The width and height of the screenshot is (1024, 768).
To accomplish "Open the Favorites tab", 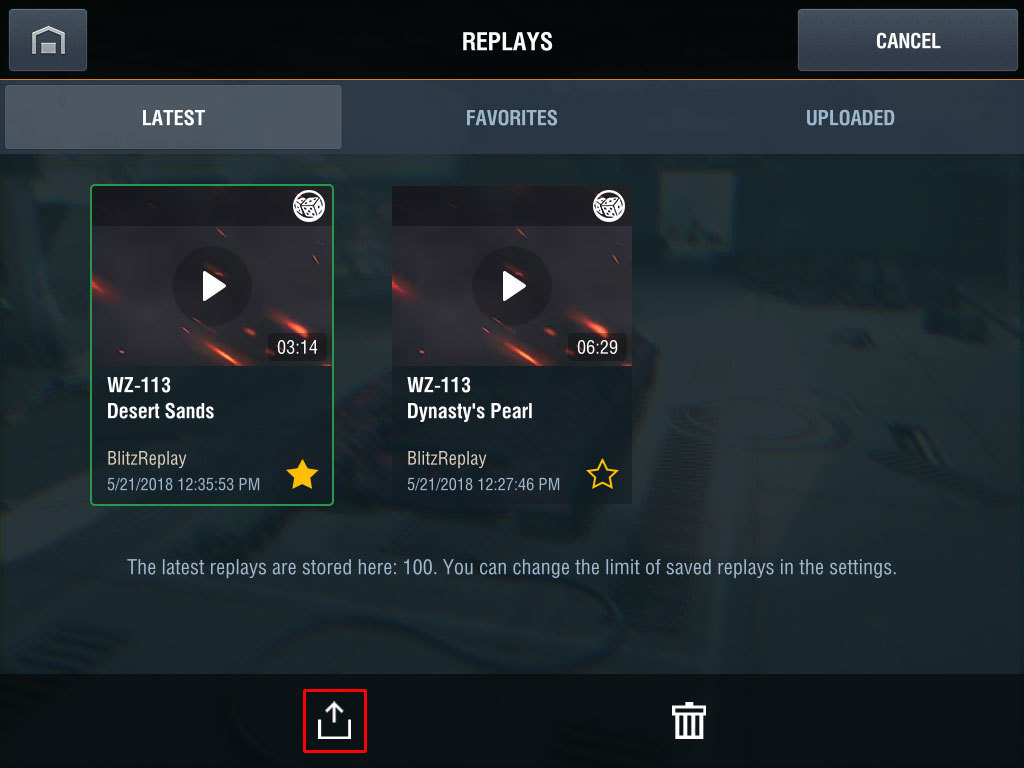I will click(511, 117).
